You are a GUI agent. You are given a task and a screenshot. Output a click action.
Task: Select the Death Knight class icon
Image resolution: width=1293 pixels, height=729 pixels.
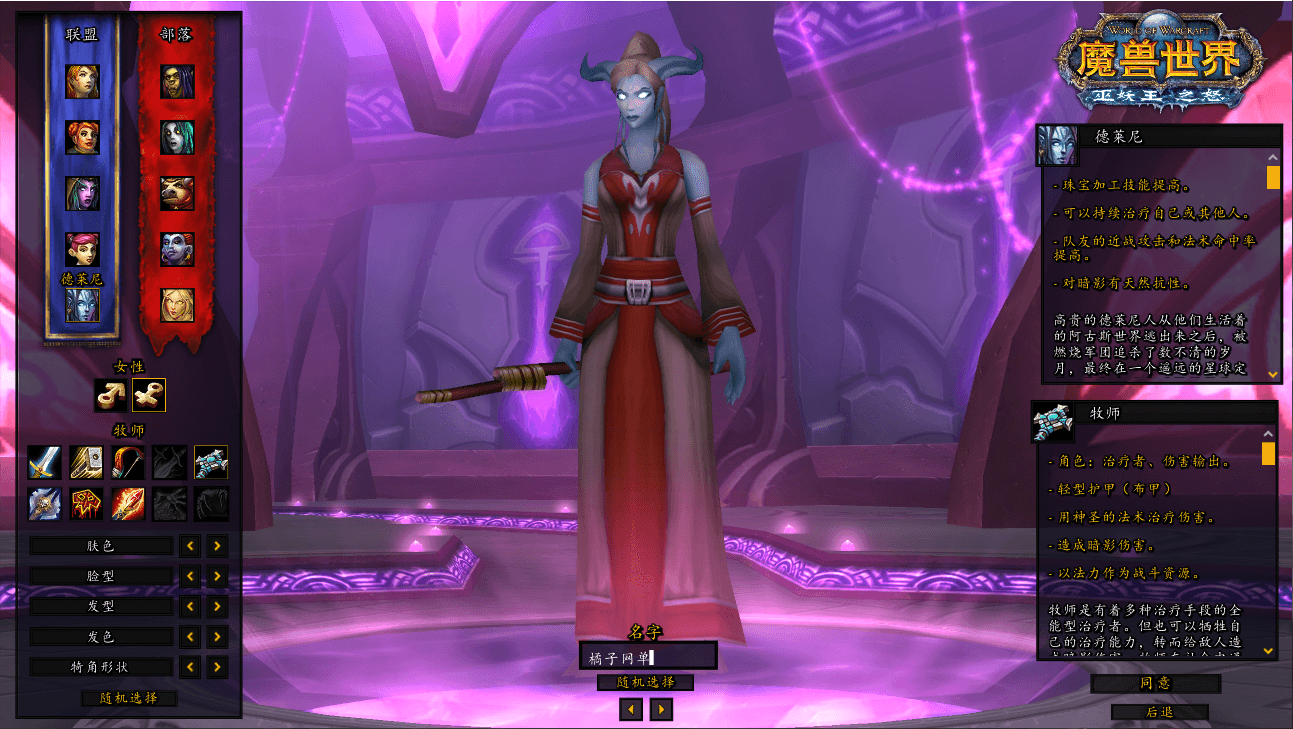coord(44,503)
